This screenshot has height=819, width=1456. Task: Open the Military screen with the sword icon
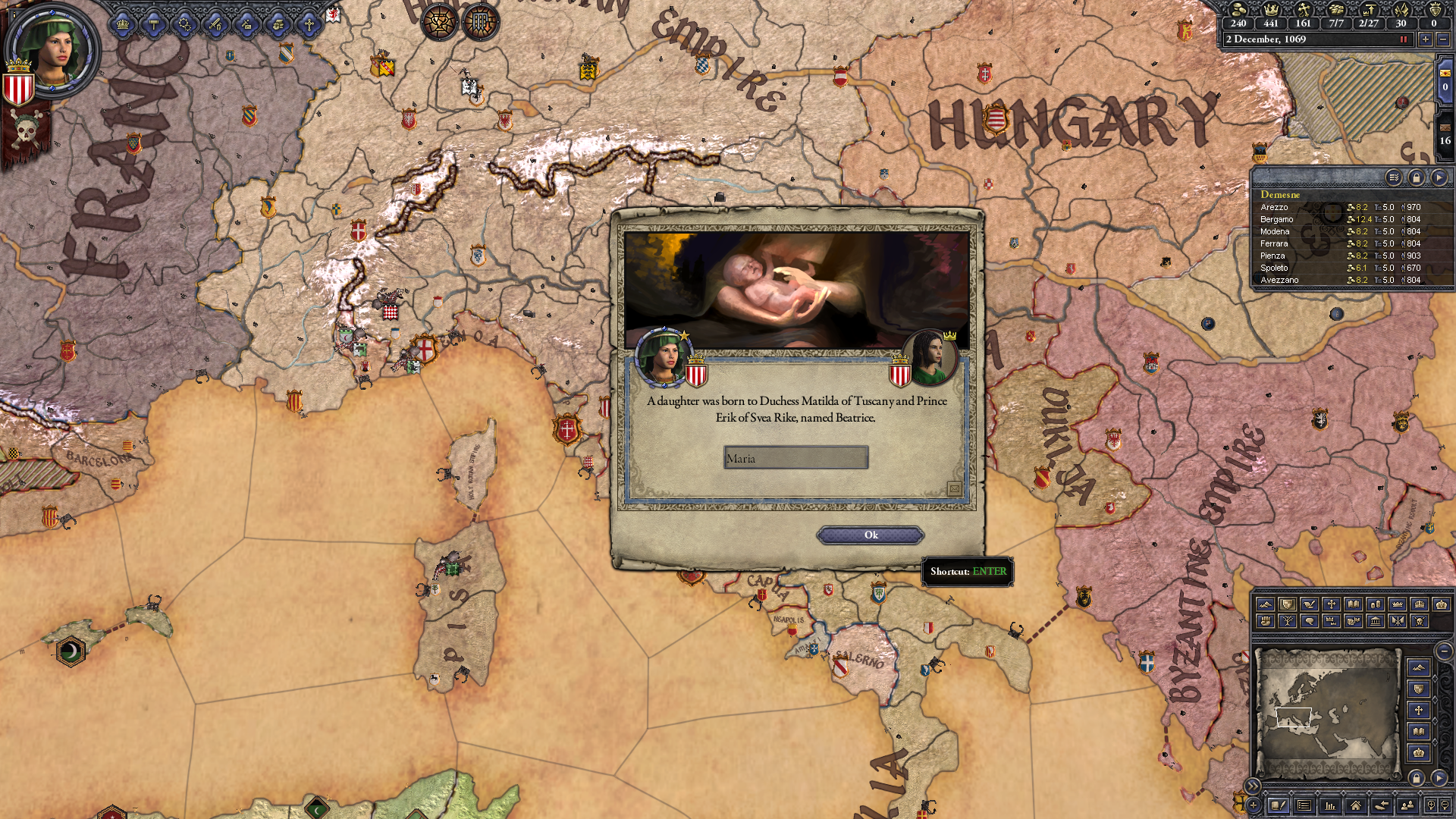(215, 27)
